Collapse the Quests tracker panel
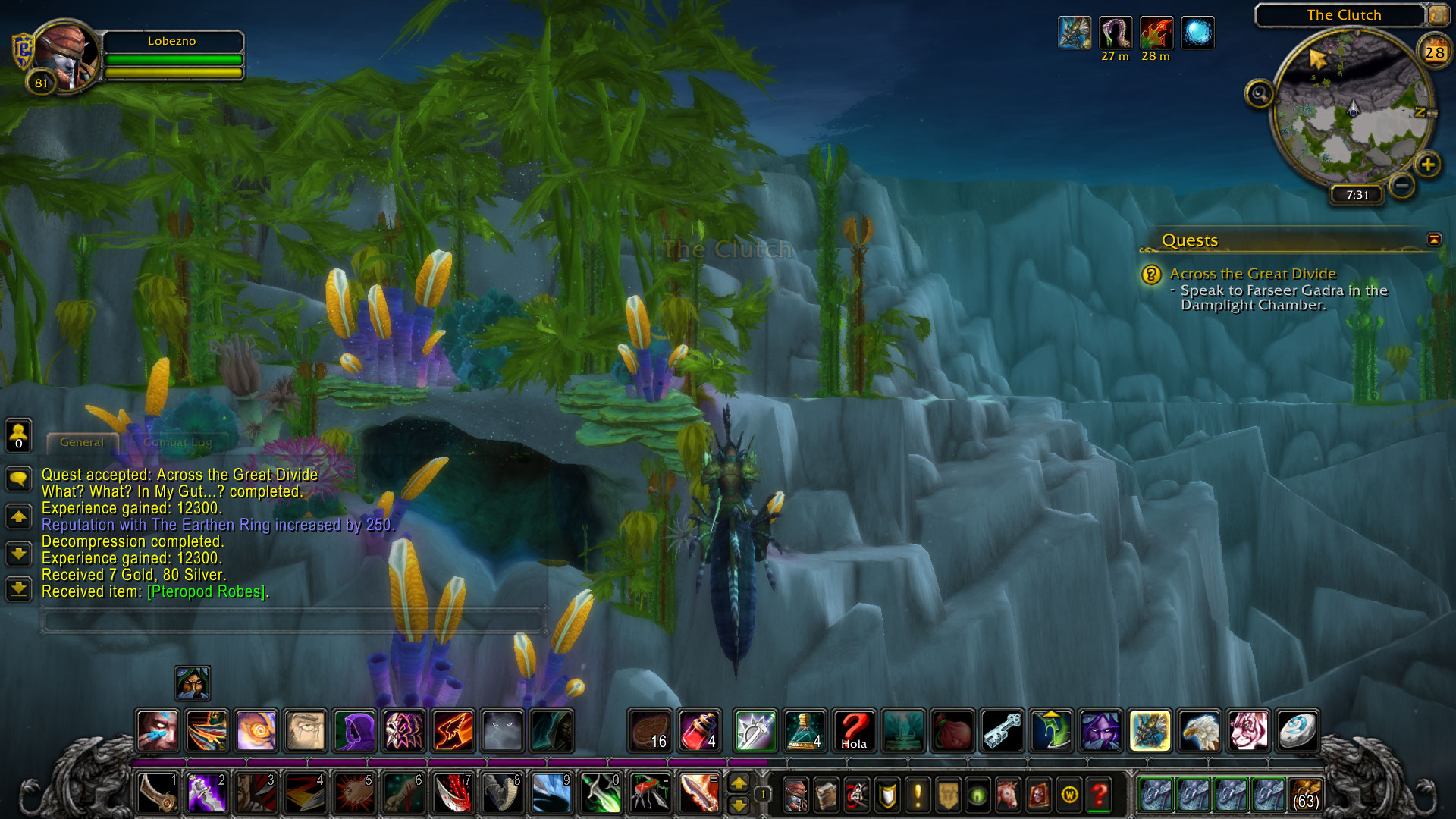The image size is (1456, 819). click(1433, 240)
